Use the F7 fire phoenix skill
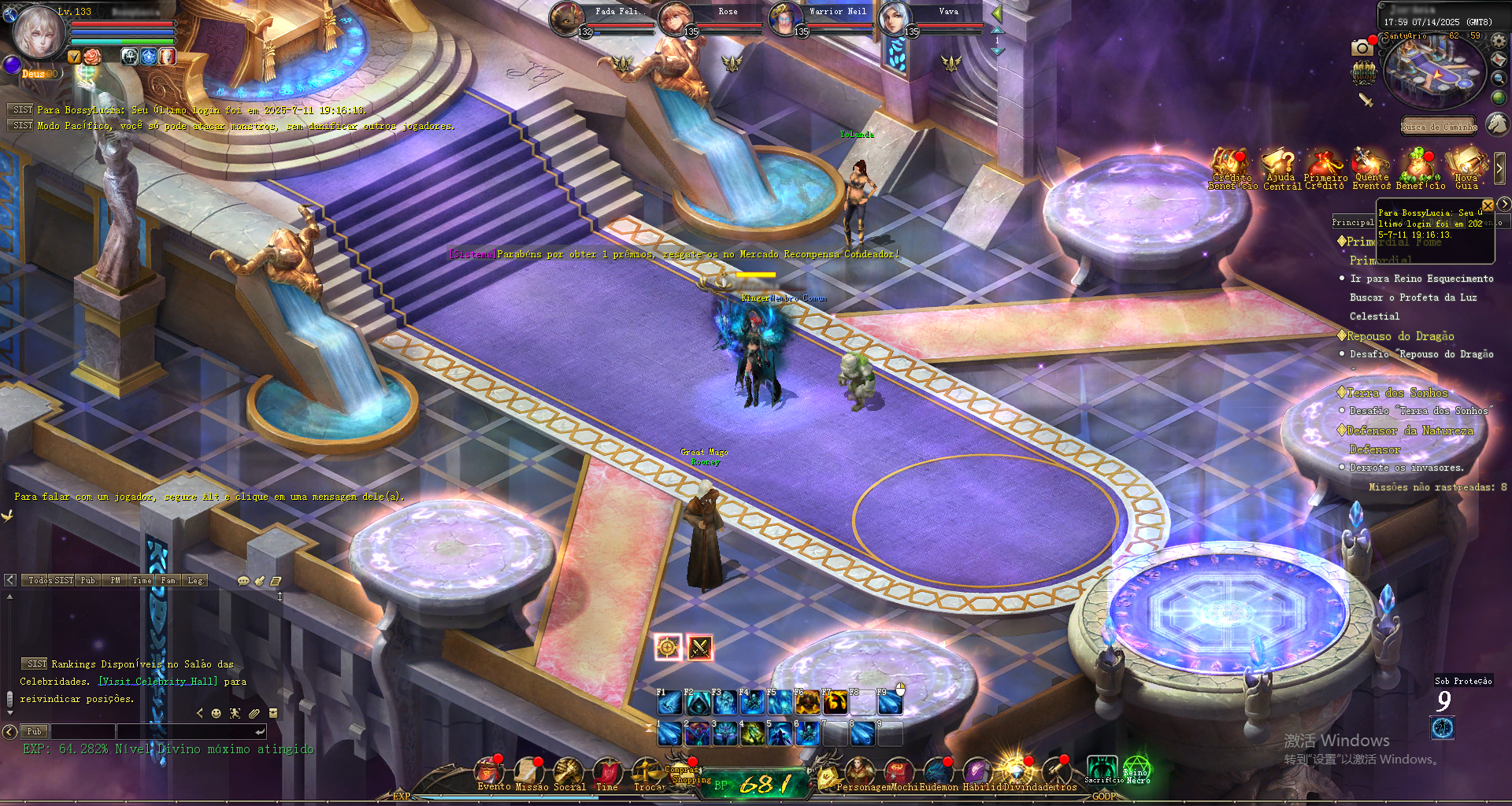Viewport: 1512px width, 806px height. coord(836,702)
